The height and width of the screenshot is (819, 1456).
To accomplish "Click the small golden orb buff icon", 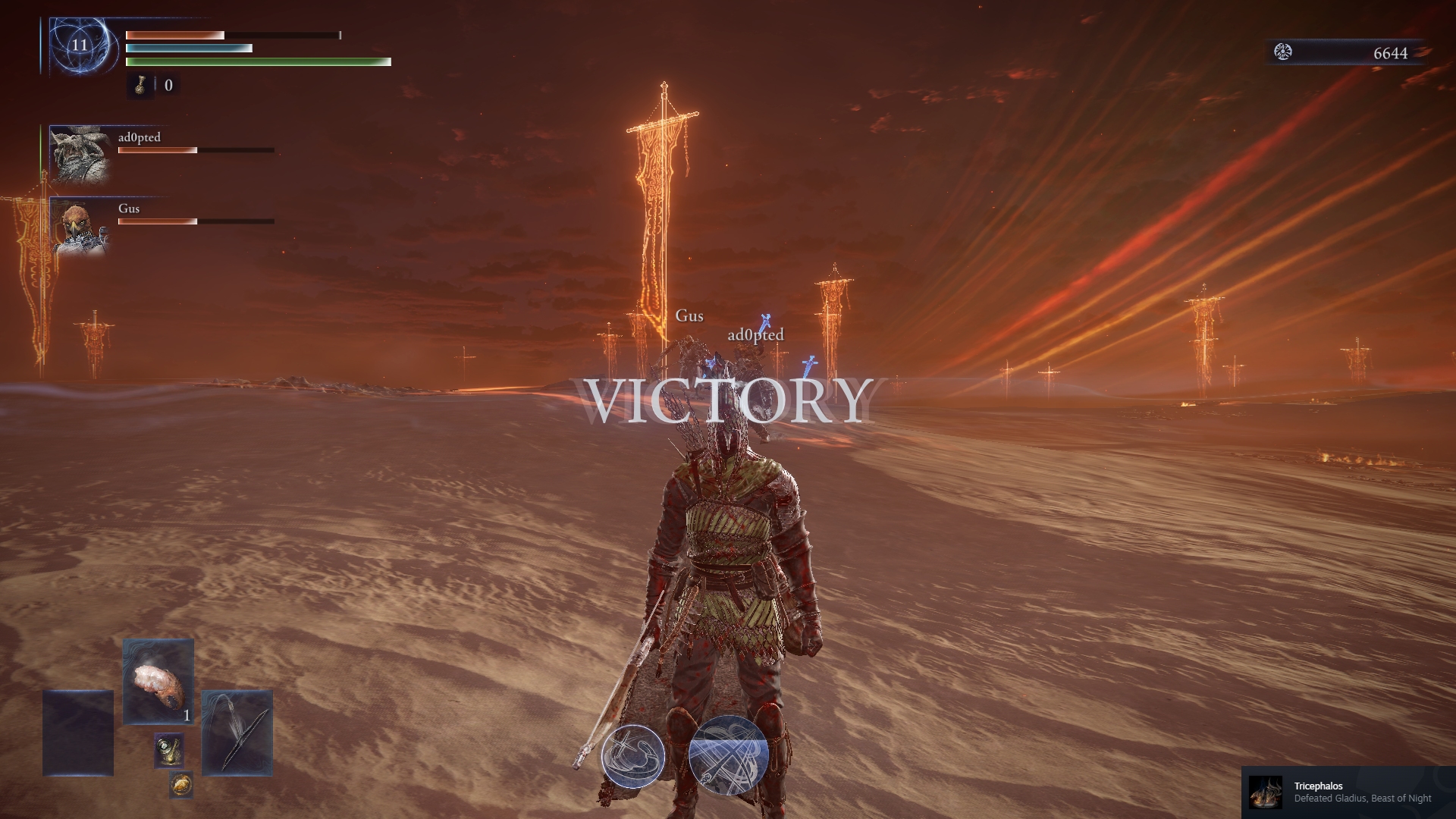I will tap(180, 784).
